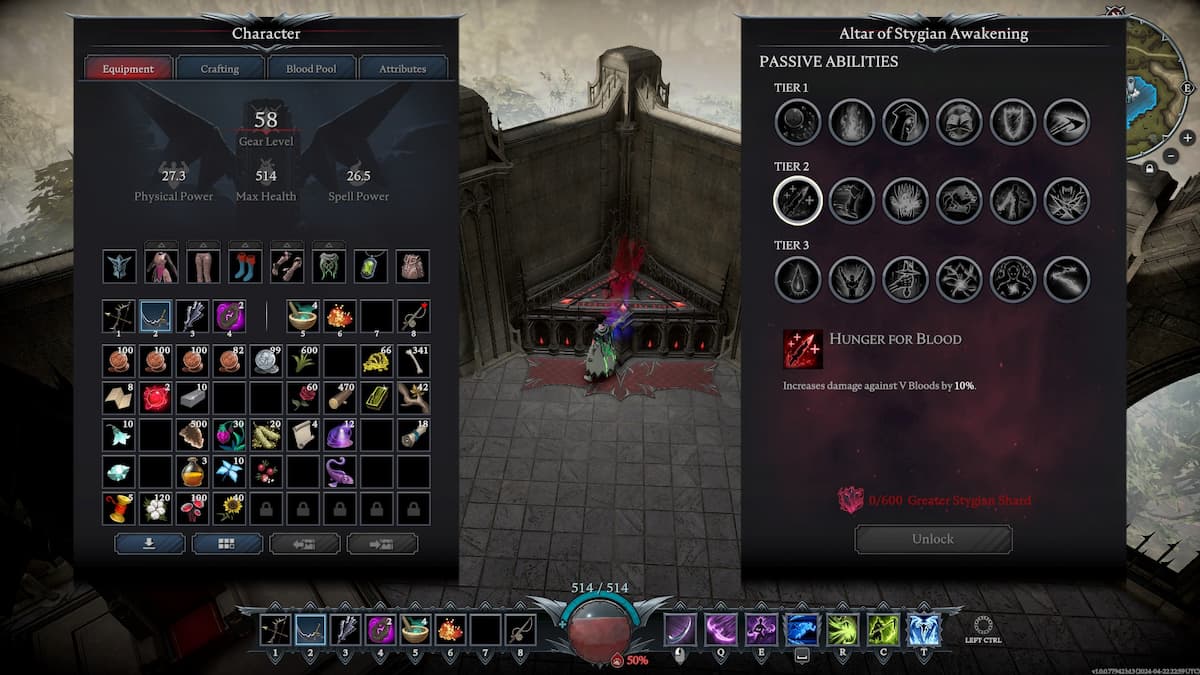Zoom out on the minimap
The height and width of the screenshot is (675, 1200).
pyautogui.click(x=1170, y=156)
